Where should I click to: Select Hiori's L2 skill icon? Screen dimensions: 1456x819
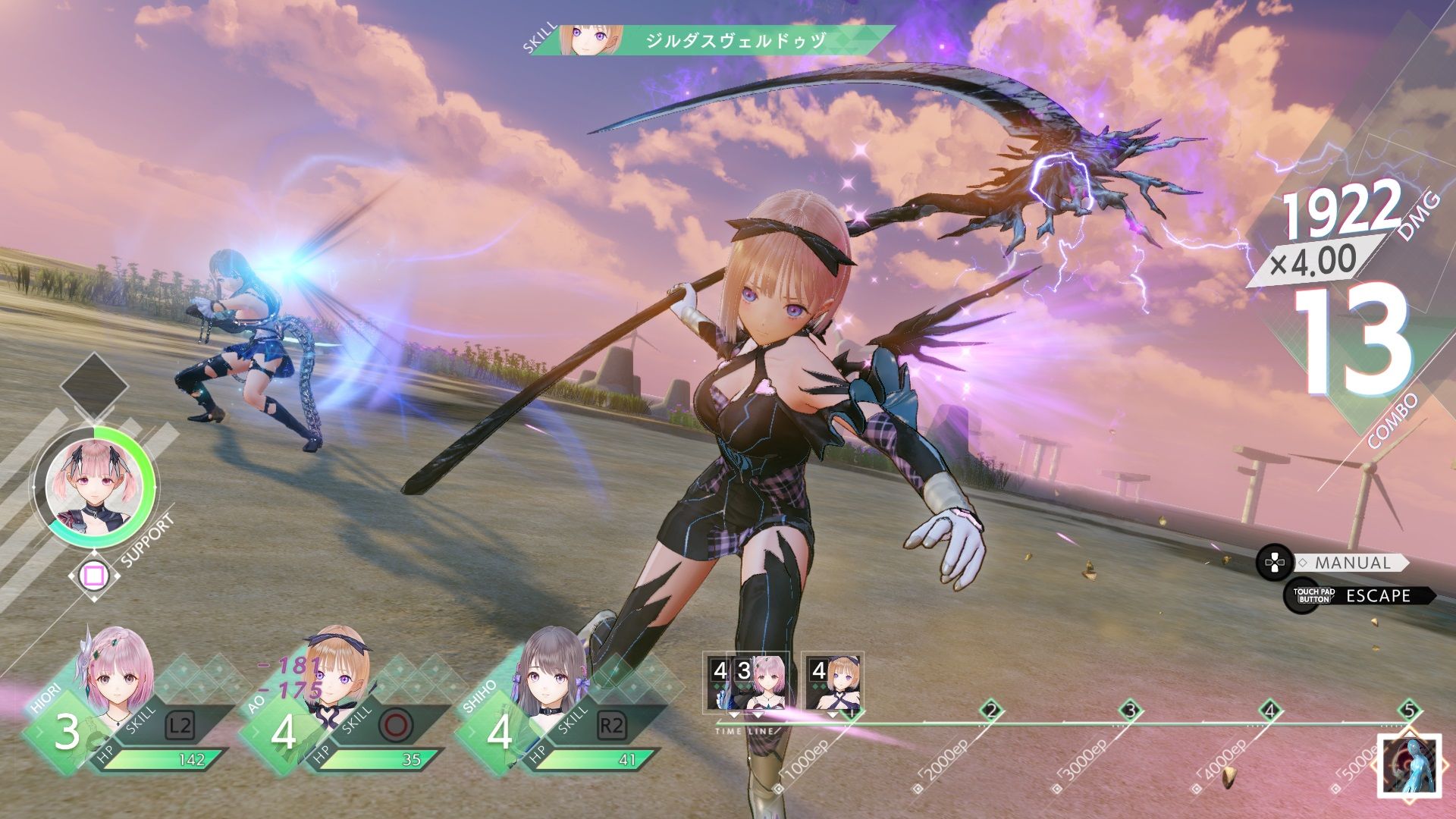(180, 725)
